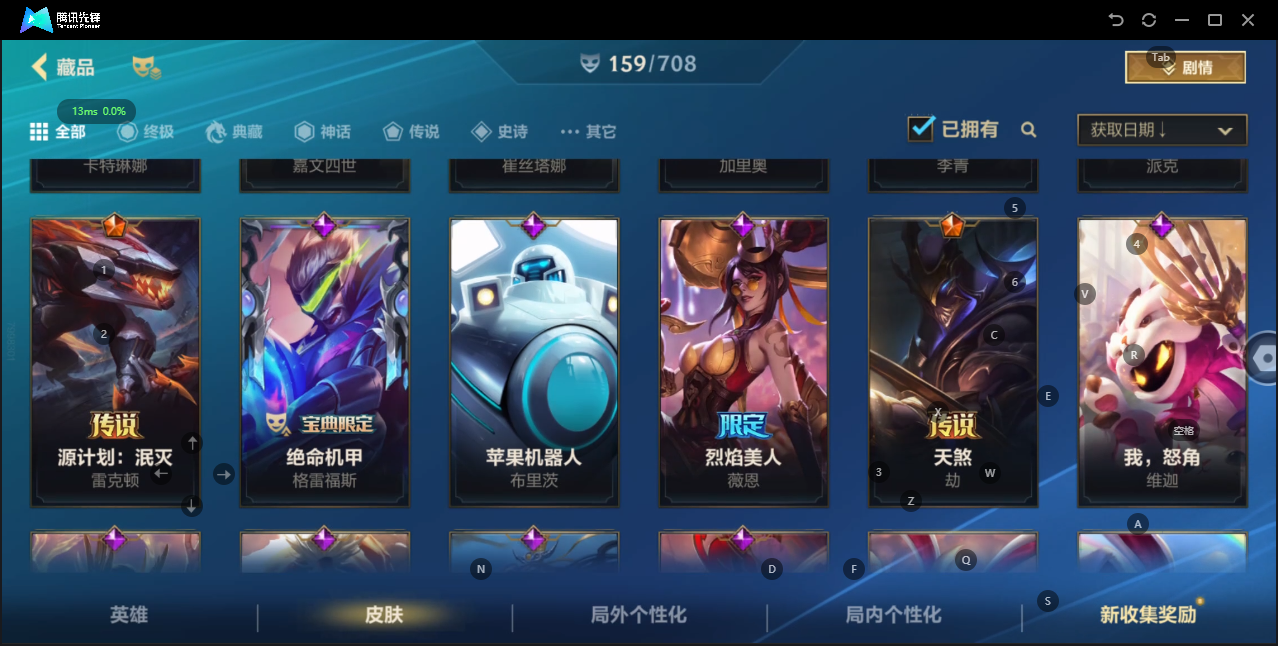
Task: Toggle the 已拥有 owned checkbox
Action: (920, 129)
